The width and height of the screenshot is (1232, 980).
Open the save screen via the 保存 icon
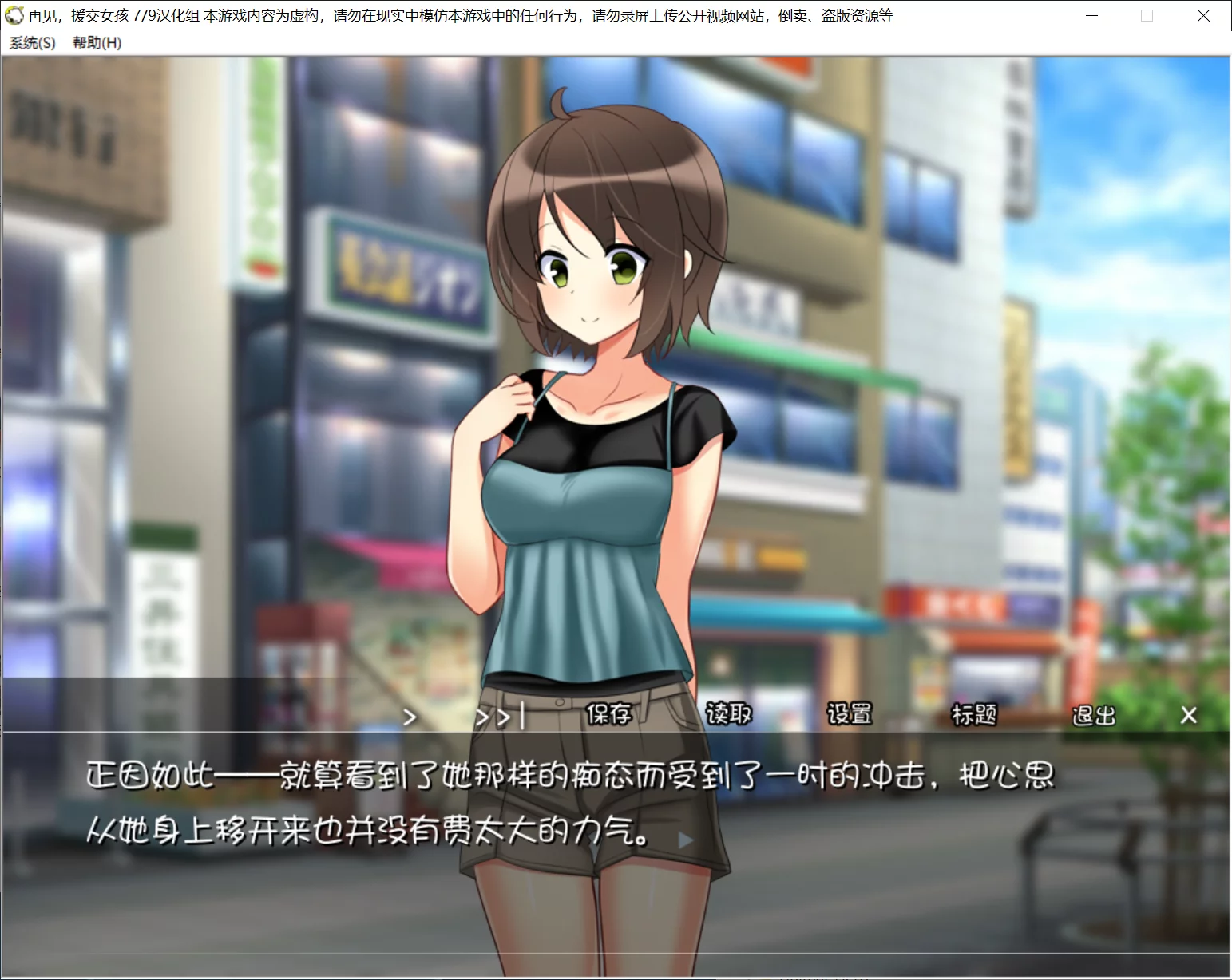point(608,716)
